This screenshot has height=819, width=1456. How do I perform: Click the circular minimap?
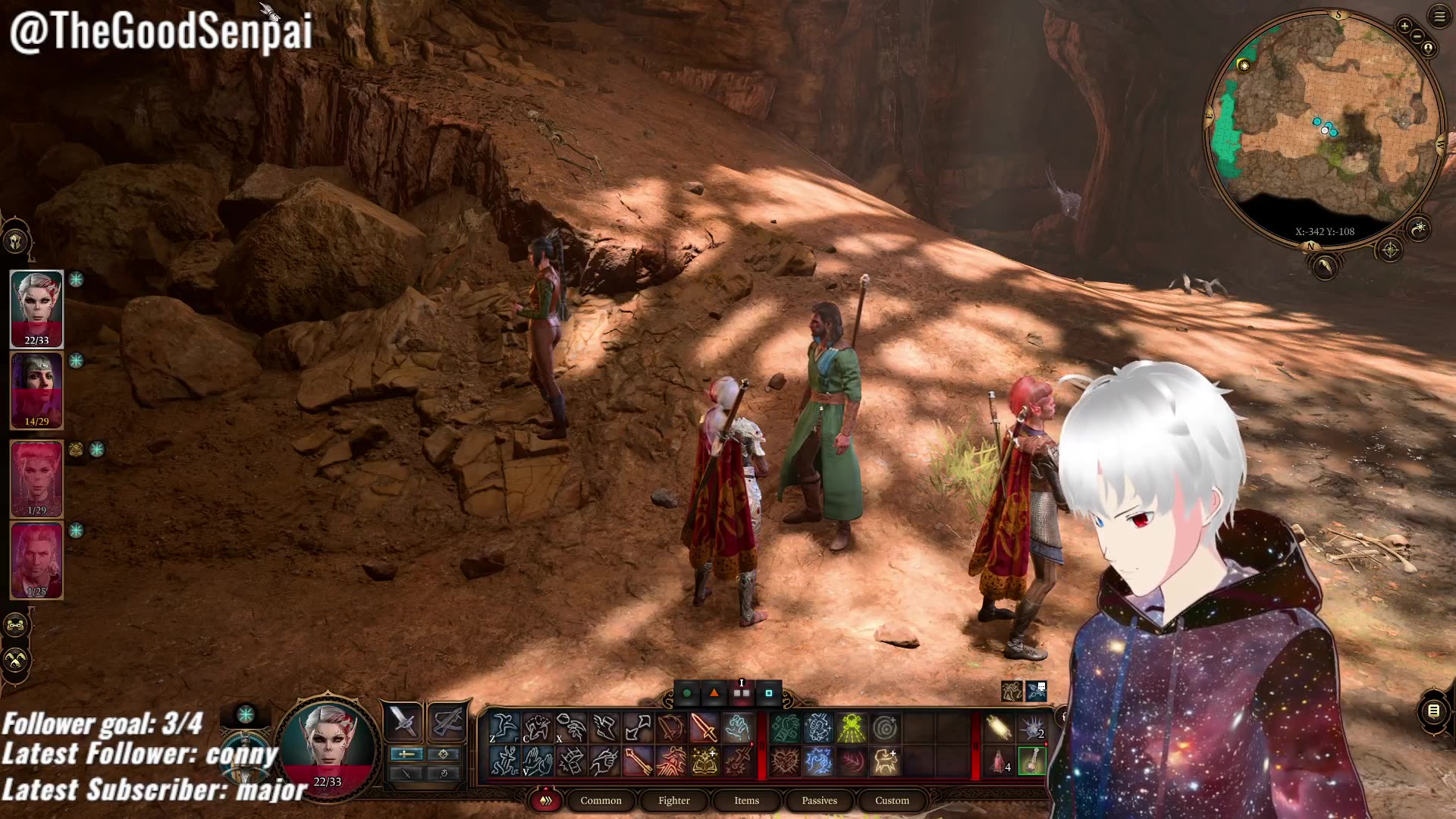point(1324,129)
